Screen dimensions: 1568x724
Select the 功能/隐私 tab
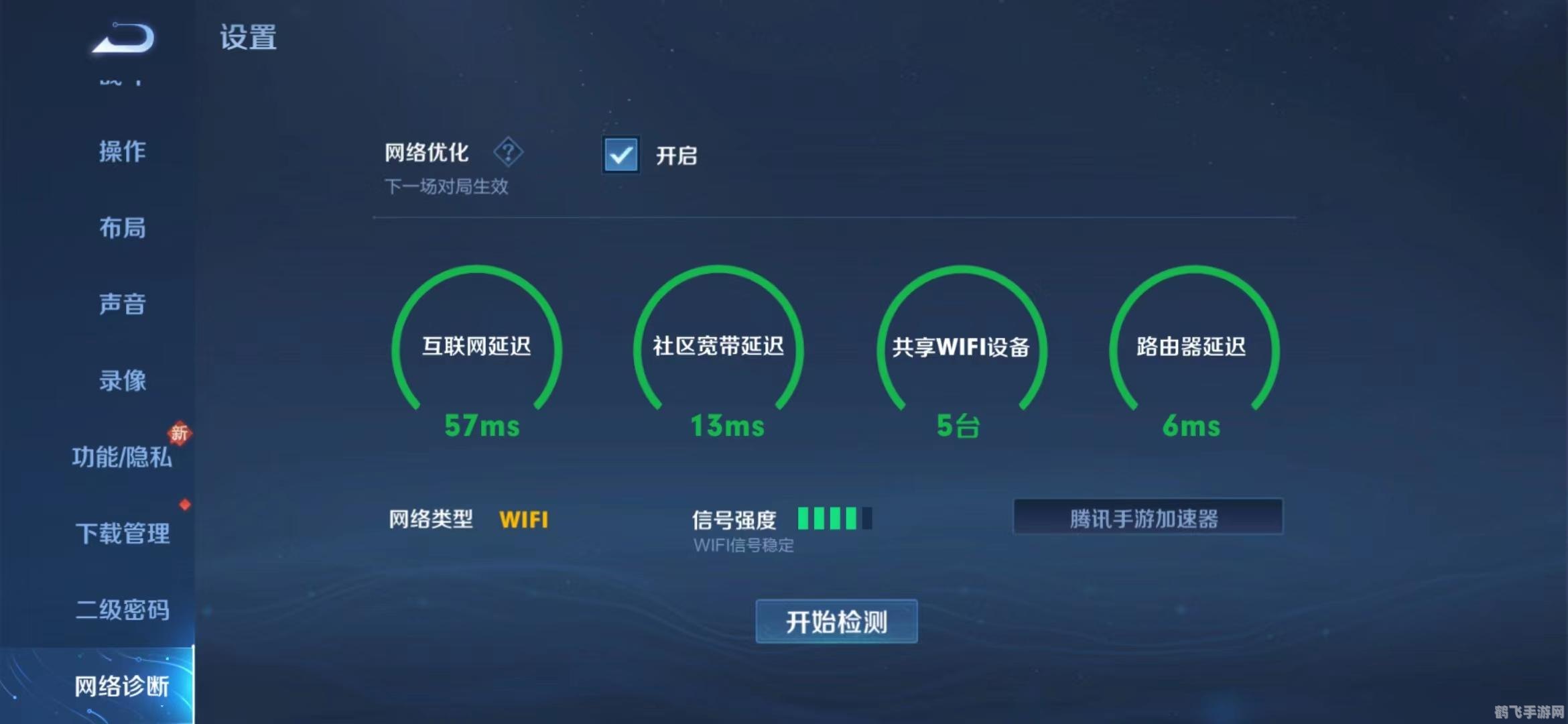(x=123, y=459)
